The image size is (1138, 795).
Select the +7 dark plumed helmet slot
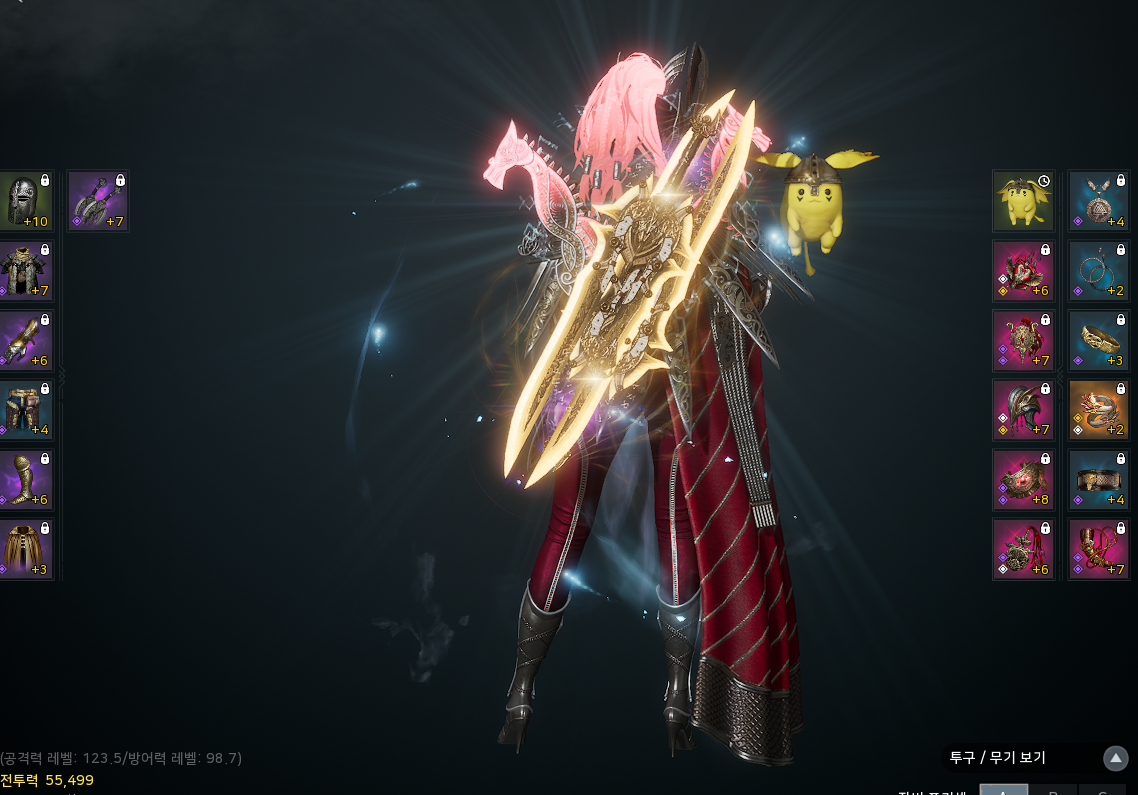[x=1023, y=410]
